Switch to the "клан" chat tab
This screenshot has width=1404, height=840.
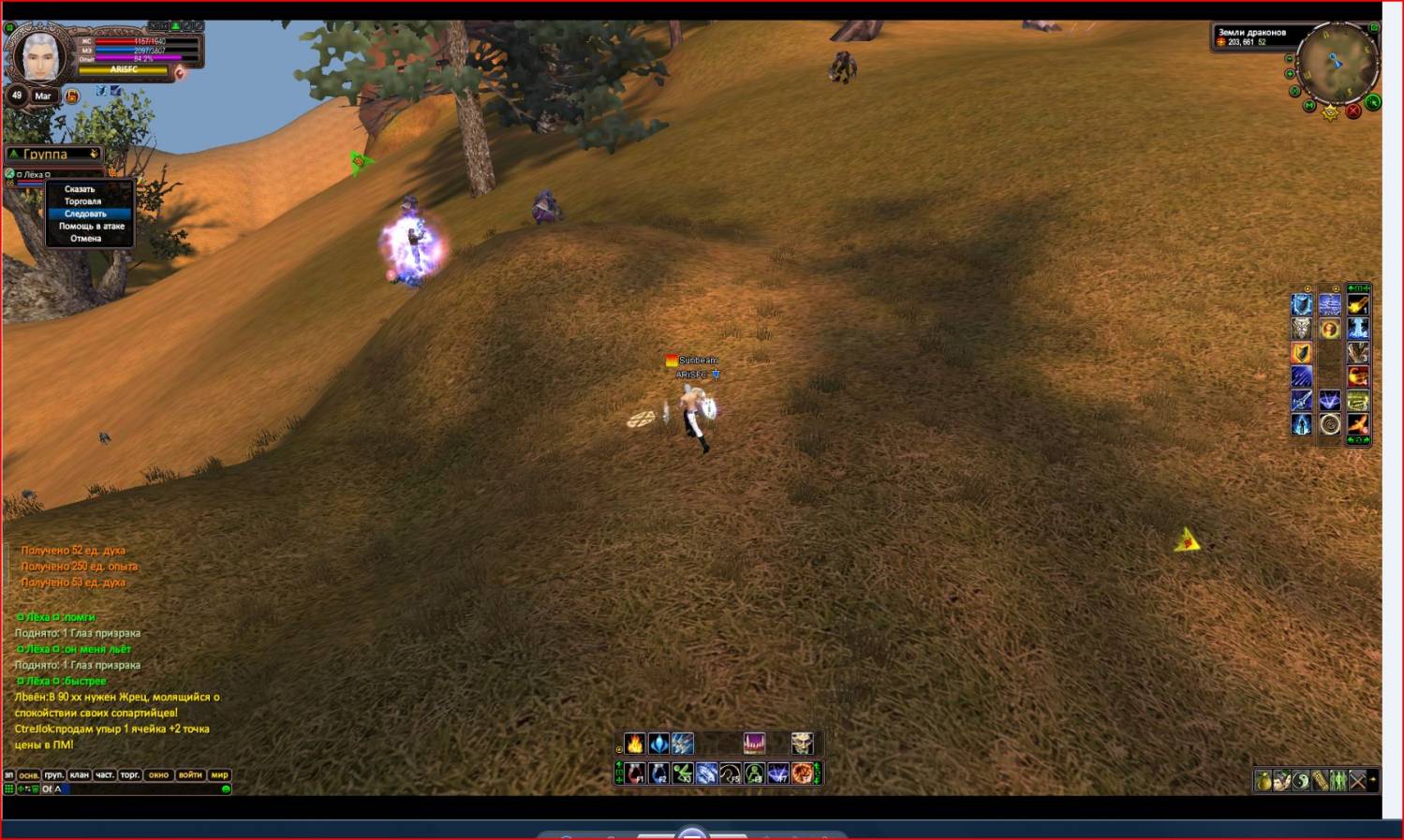click(x=80, y=774)
